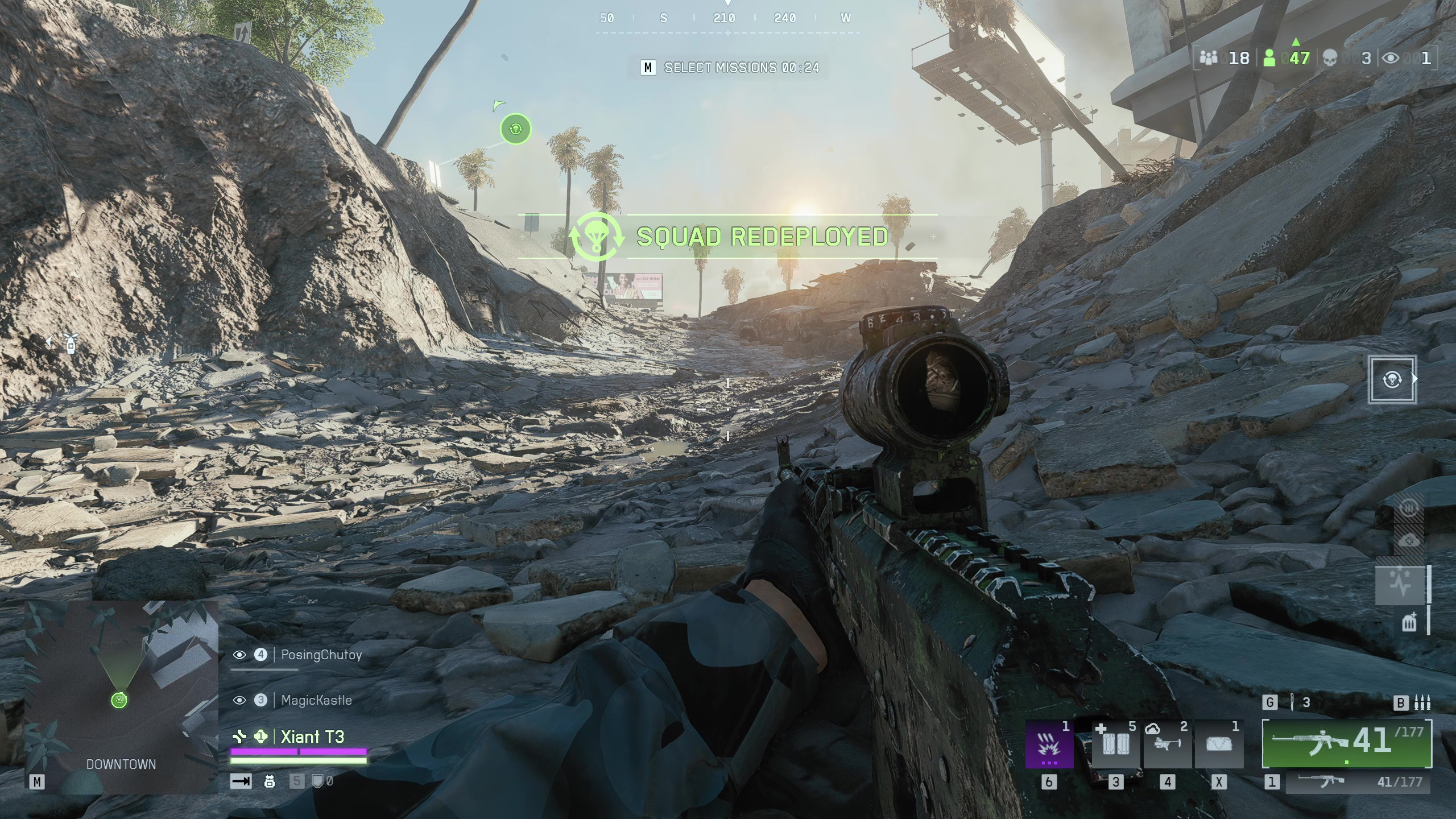1456x819 pixels.
Task: Select the vitals boost perk icon
Action: [1401, 585]
